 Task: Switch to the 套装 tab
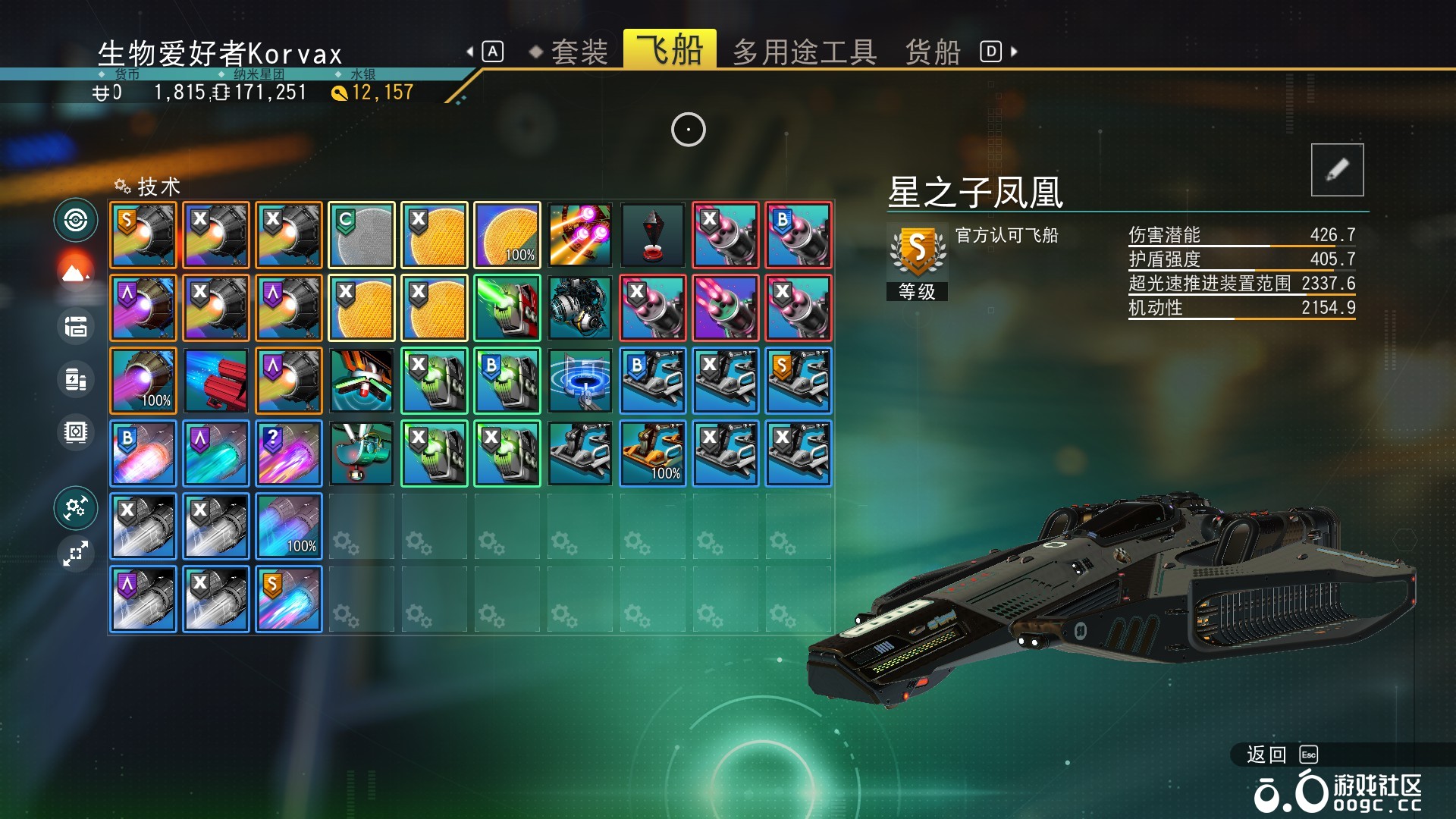[579, 52]
